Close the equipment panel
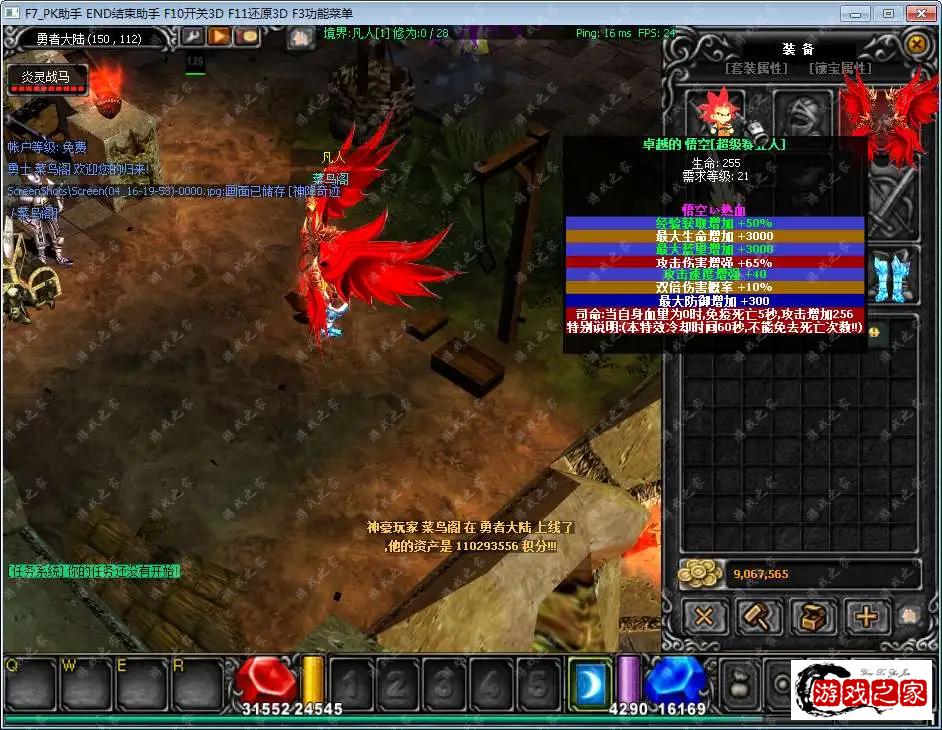Screen dimensions: 942x730 [915, 44]
